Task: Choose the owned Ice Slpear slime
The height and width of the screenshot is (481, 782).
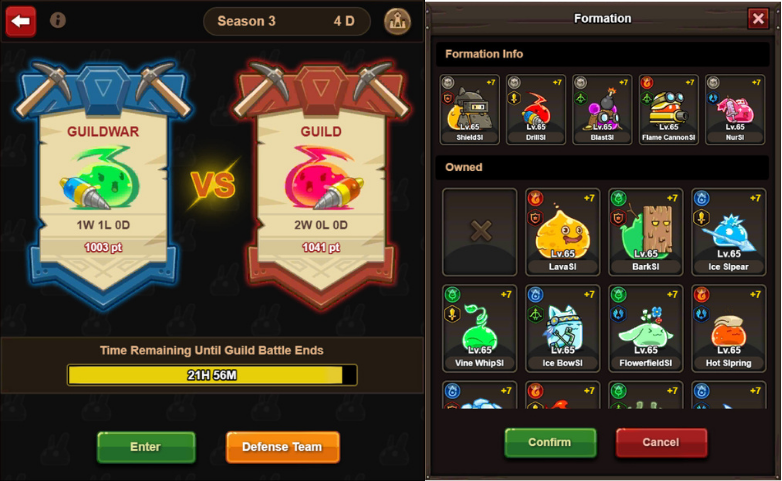Action: [x=729, y=231]
